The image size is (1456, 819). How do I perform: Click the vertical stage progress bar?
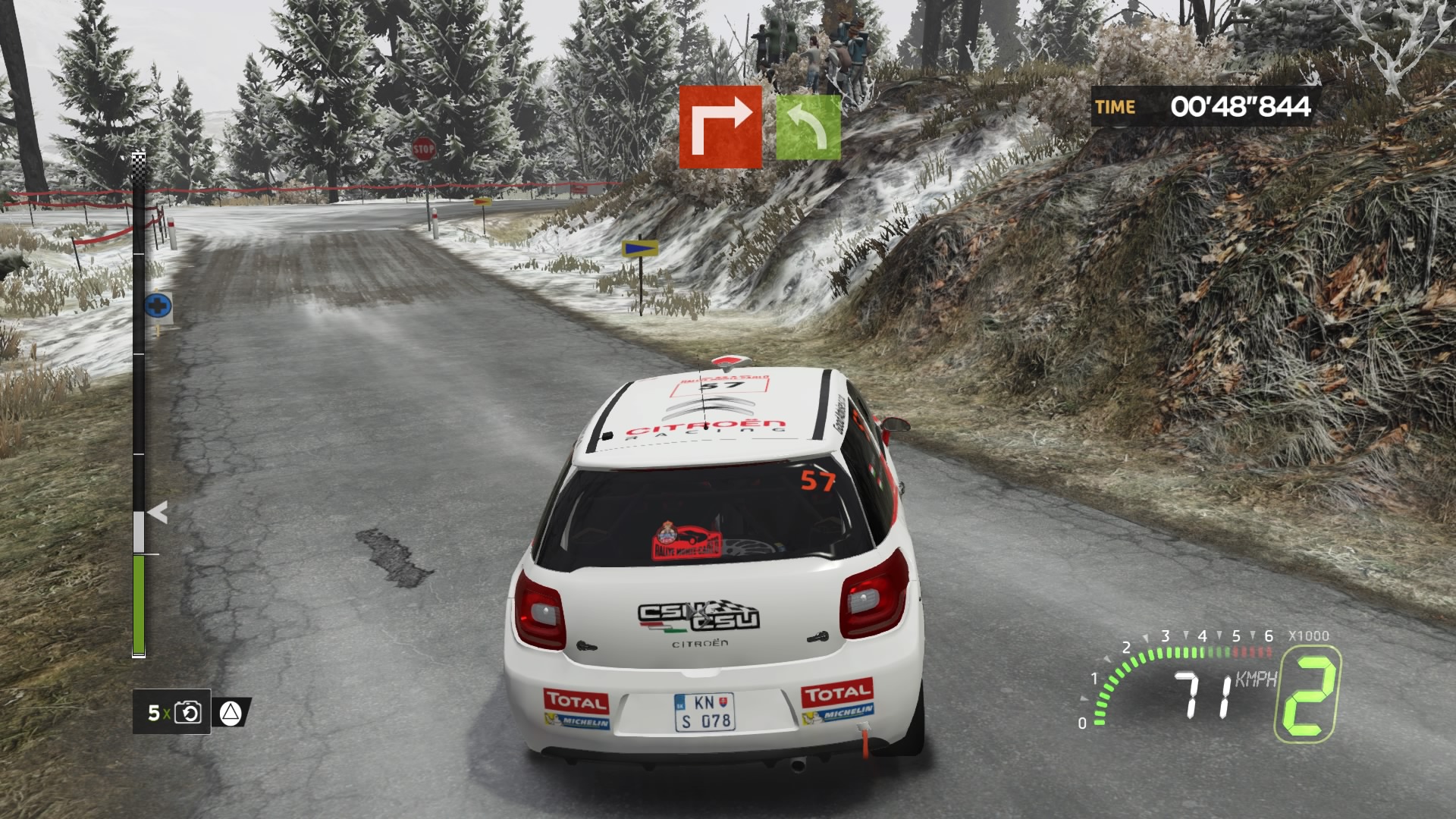coord(139,406)
